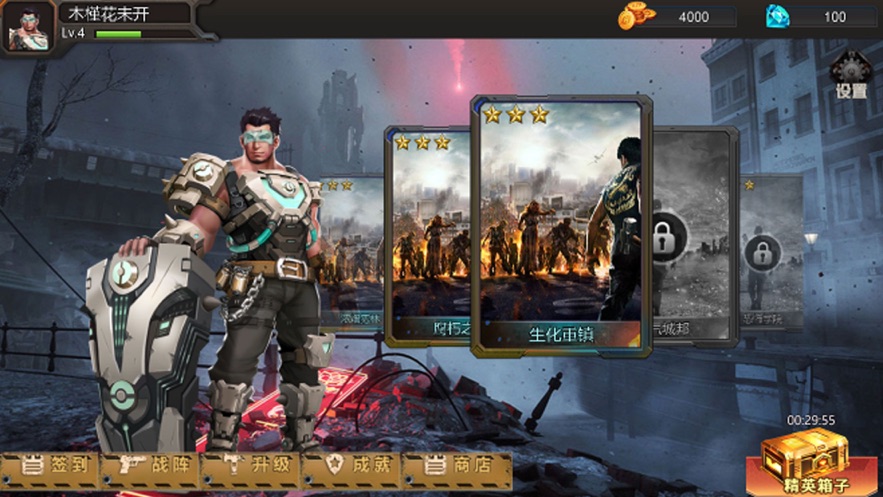Screen dimensions: 883x497
Task: Open the 成就 achievements menu
Action: (351, 467)
